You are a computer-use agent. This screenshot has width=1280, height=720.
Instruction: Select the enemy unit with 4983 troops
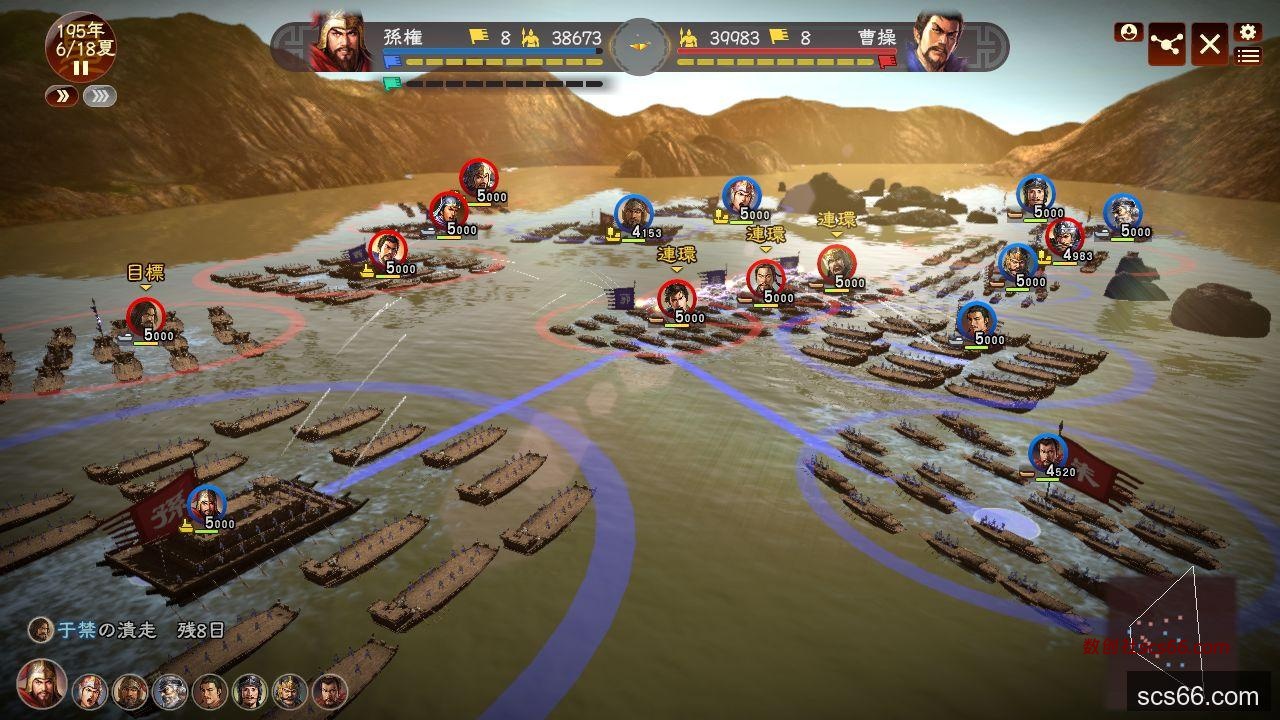[1064, 236]
